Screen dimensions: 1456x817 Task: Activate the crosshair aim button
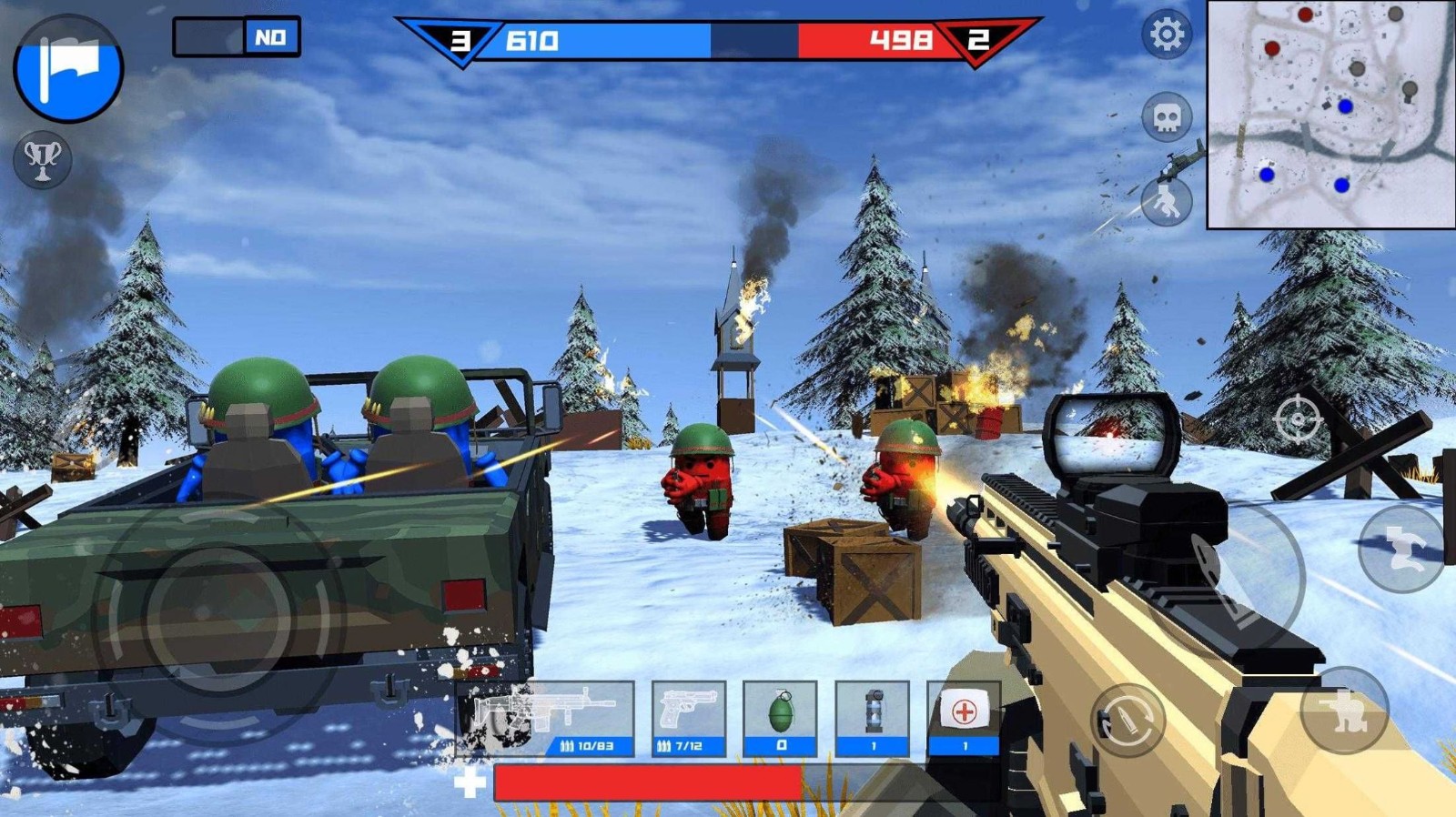tap(1299, 419)
